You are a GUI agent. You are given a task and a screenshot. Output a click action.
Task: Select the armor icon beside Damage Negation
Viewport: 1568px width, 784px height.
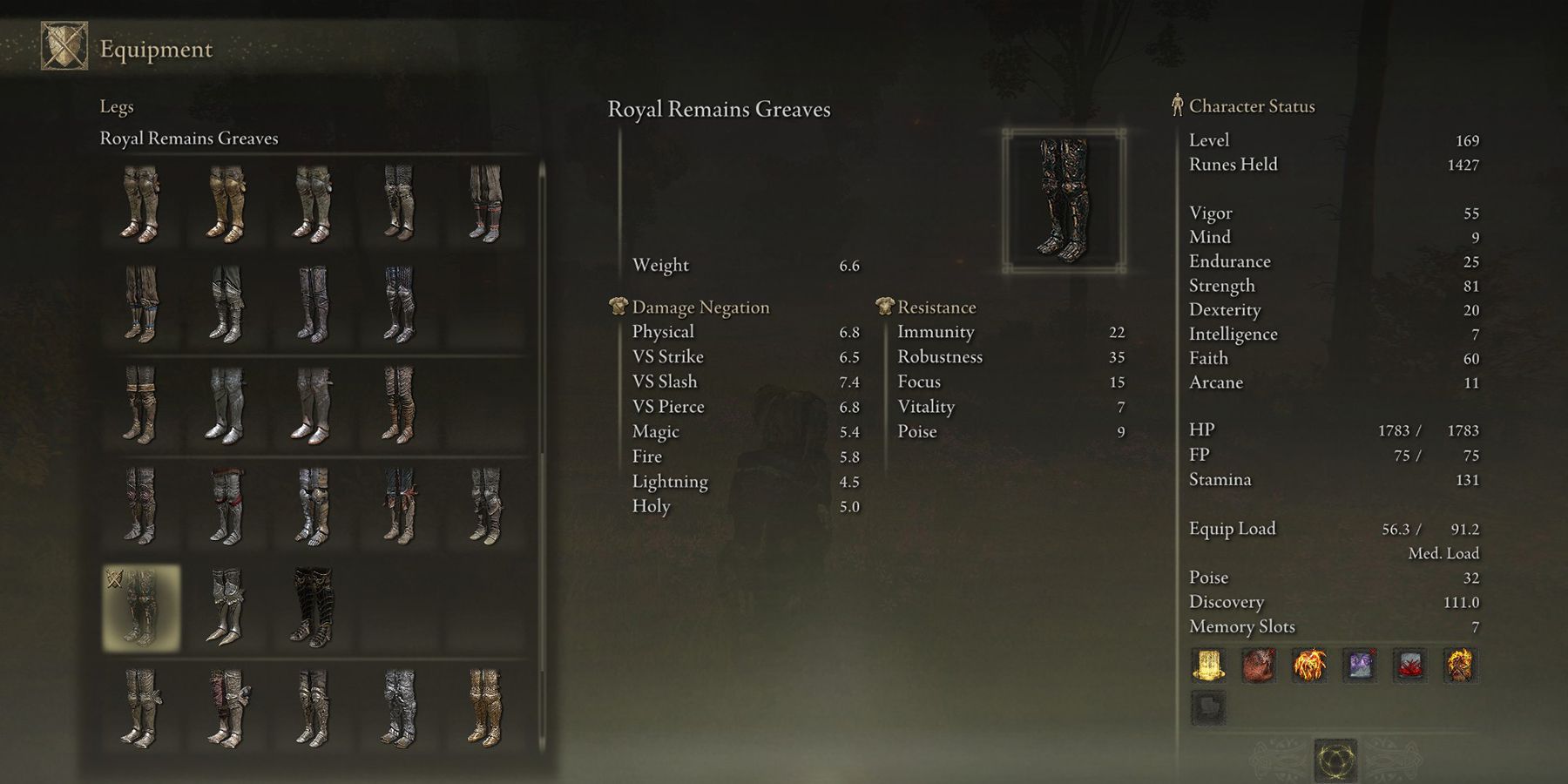click(x=617, y=307)
